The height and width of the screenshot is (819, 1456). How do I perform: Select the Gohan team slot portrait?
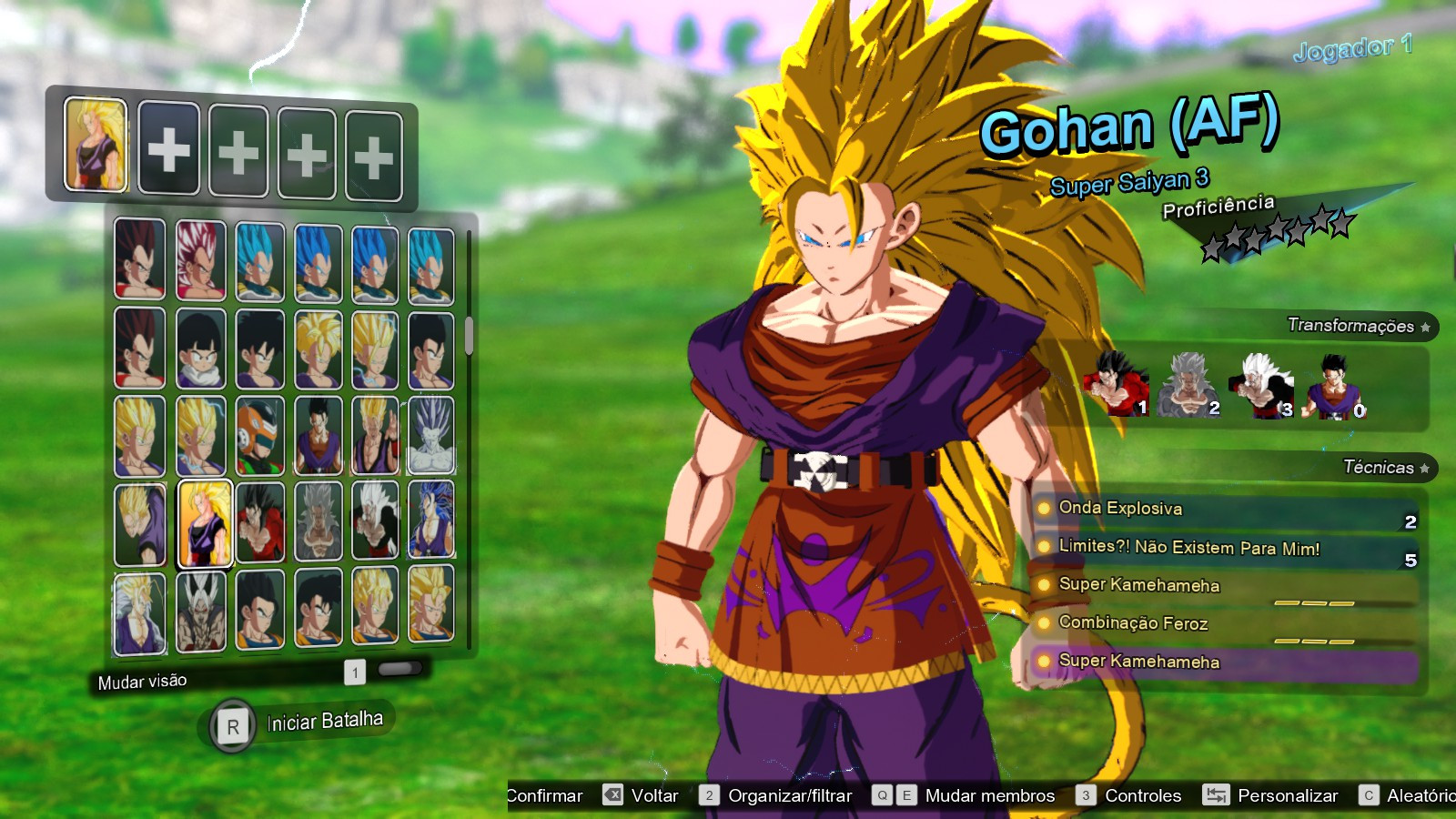[x=96, y=145]
